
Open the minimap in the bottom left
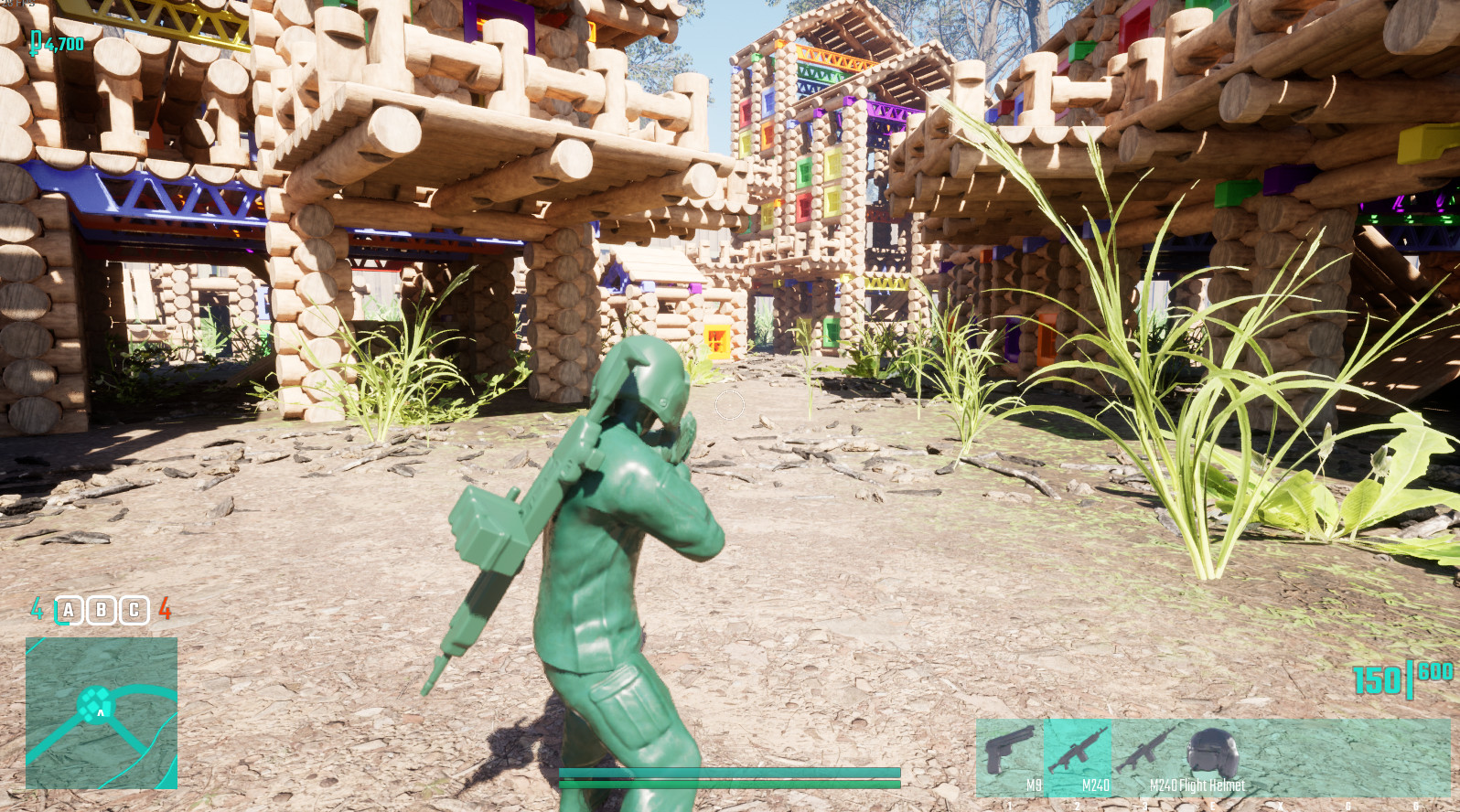101,711
